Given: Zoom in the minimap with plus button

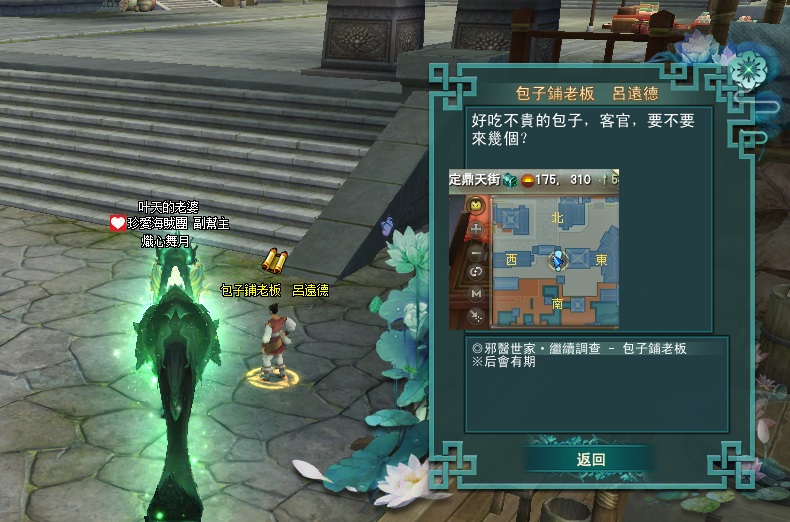Looking at the screenshot, I should 476,228.
